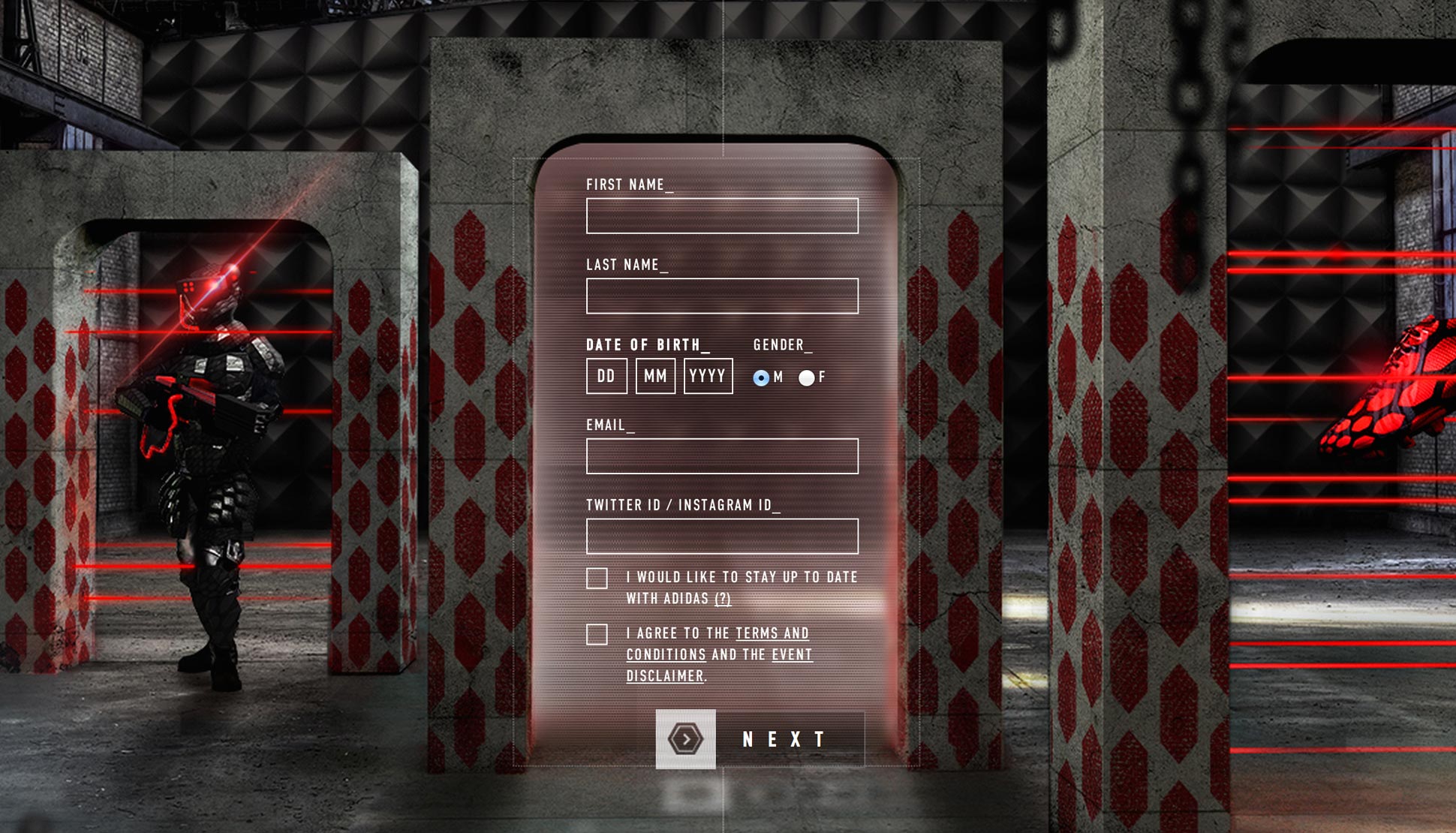Choose the M gender option
Screen dimensions: 1456x833
[761, 377]
